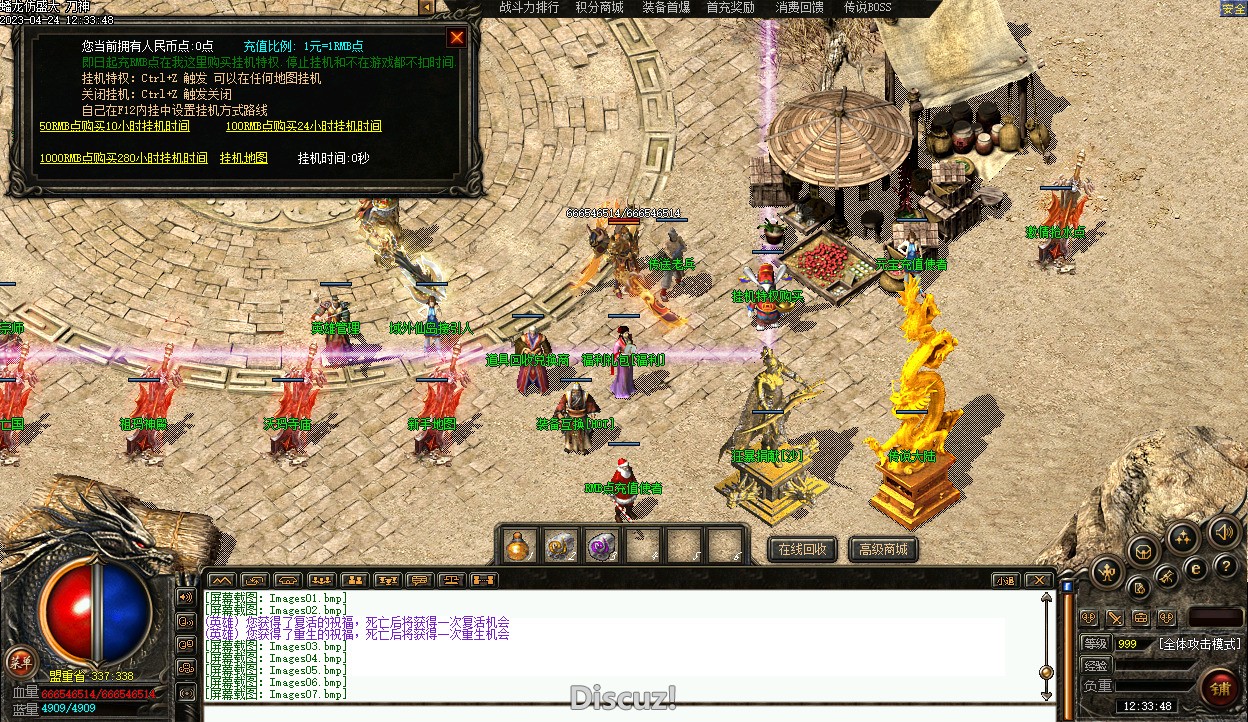Buy 280 hours of 挂机 for 1000RMB点
This screenshot has height=722, width=1248.
(x=124, y=158)
